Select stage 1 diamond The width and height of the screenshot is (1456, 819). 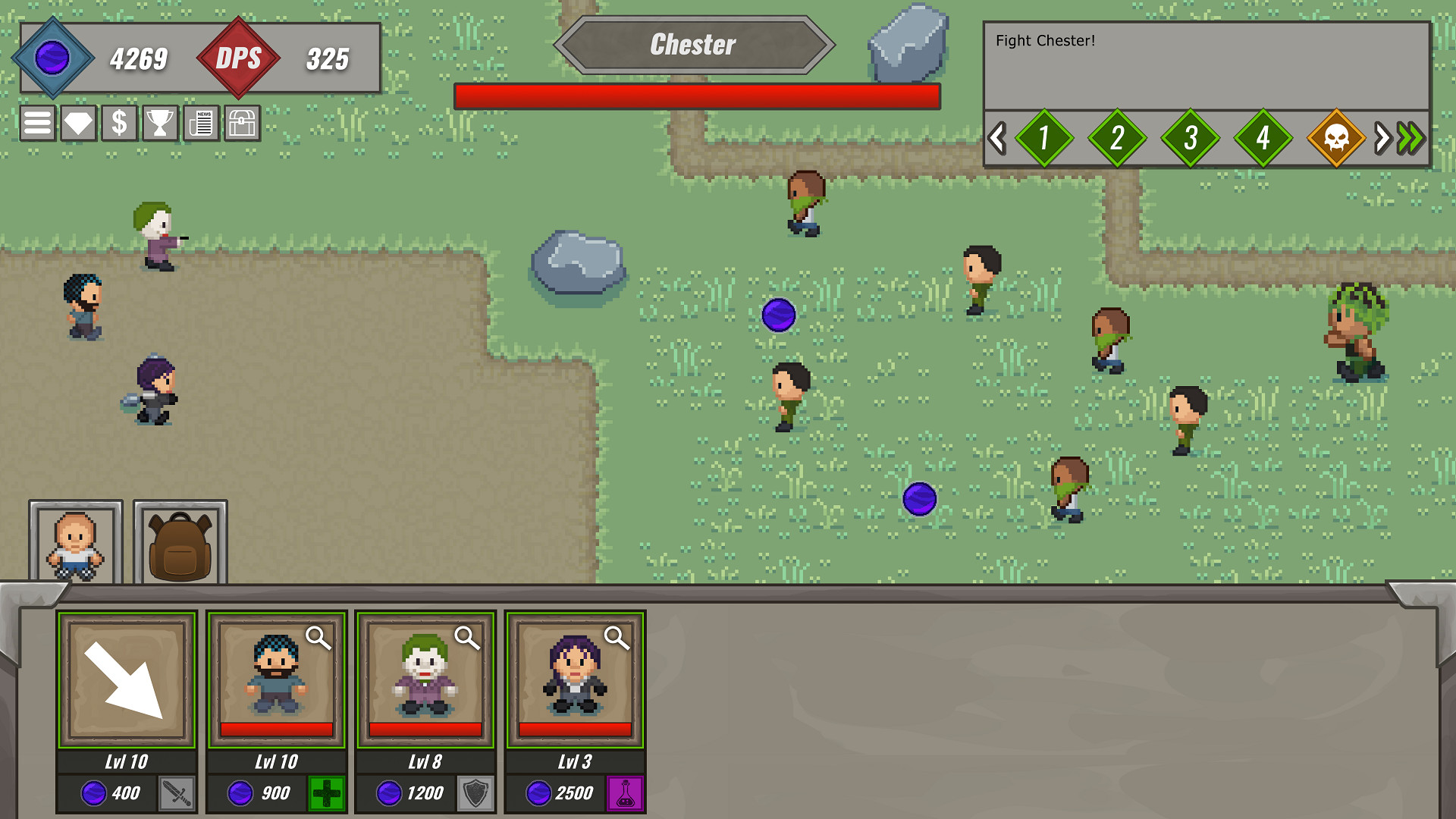click(x=1045, y=139)
